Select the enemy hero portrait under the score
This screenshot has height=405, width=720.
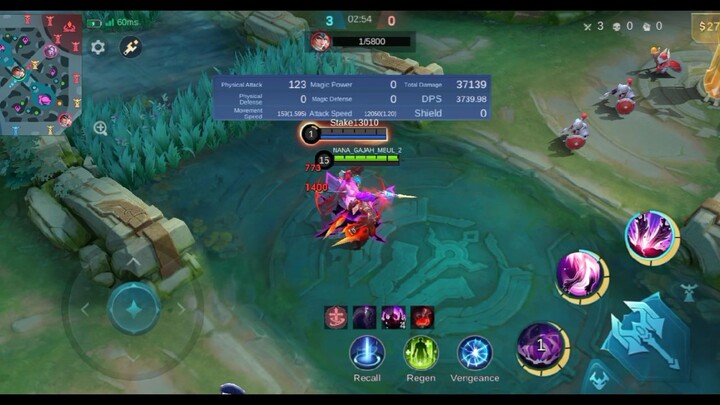pyautogui.click(x=320, y=41)
